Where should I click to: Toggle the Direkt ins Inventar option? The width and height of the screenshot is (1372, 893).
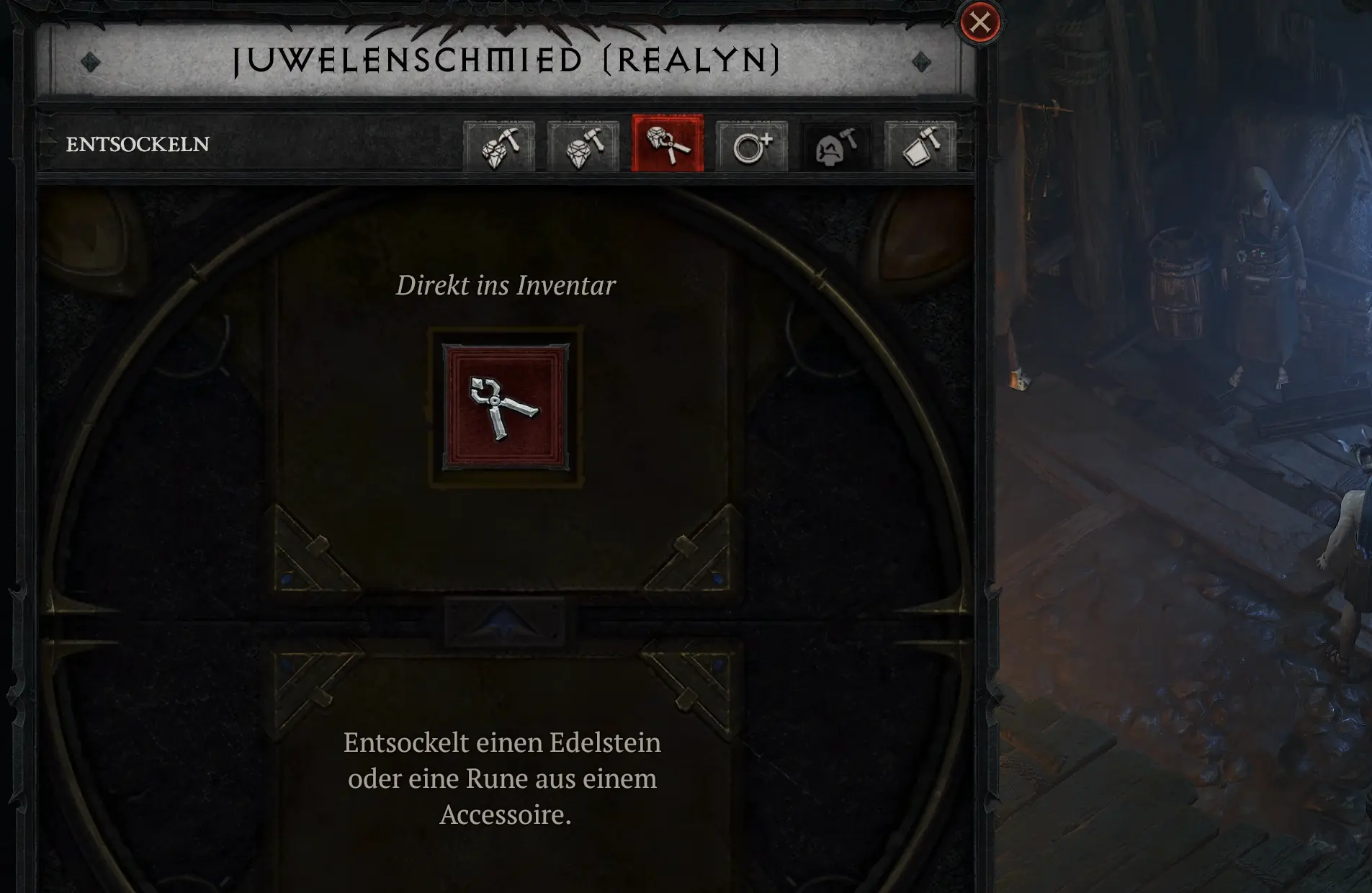tap(505, 285)
